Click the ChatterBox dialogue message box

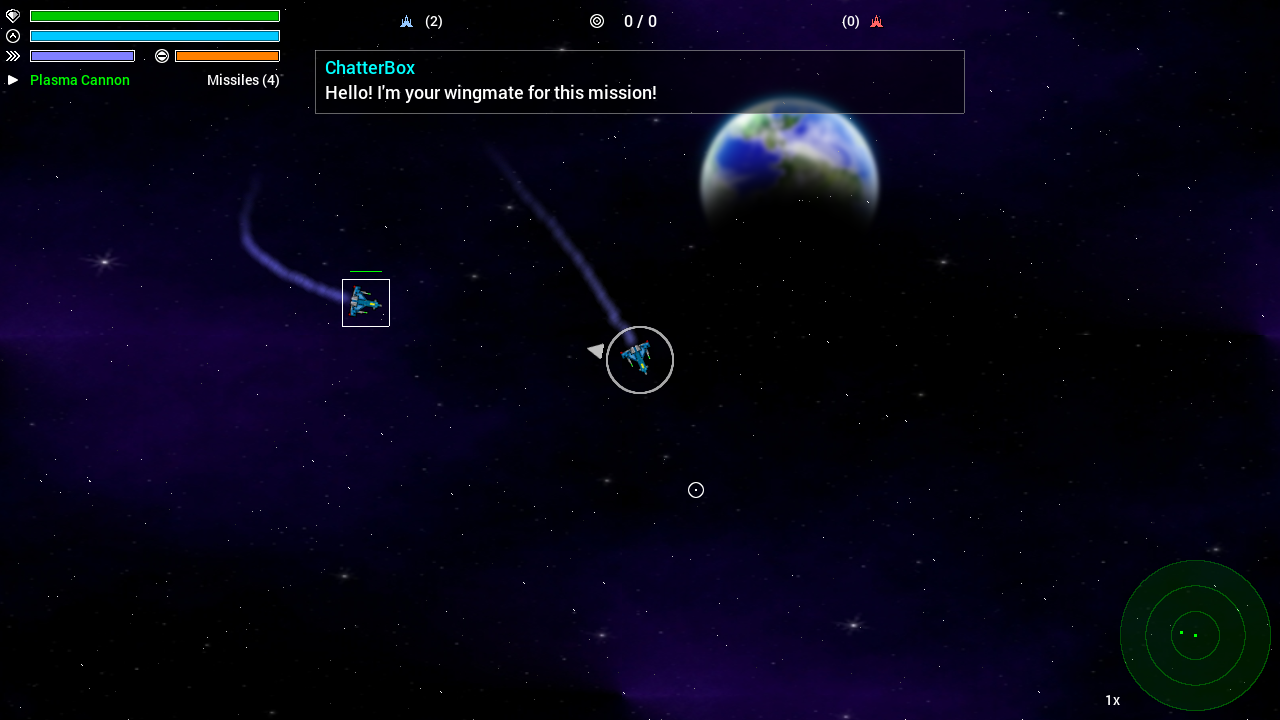pos(640,82)
